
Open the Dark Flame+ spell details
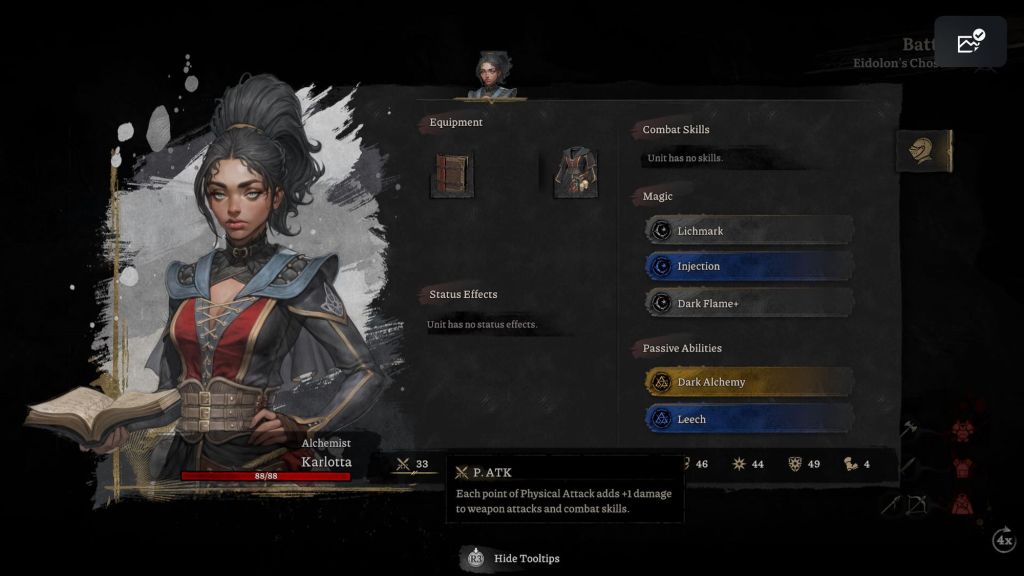tap(749, 303)
